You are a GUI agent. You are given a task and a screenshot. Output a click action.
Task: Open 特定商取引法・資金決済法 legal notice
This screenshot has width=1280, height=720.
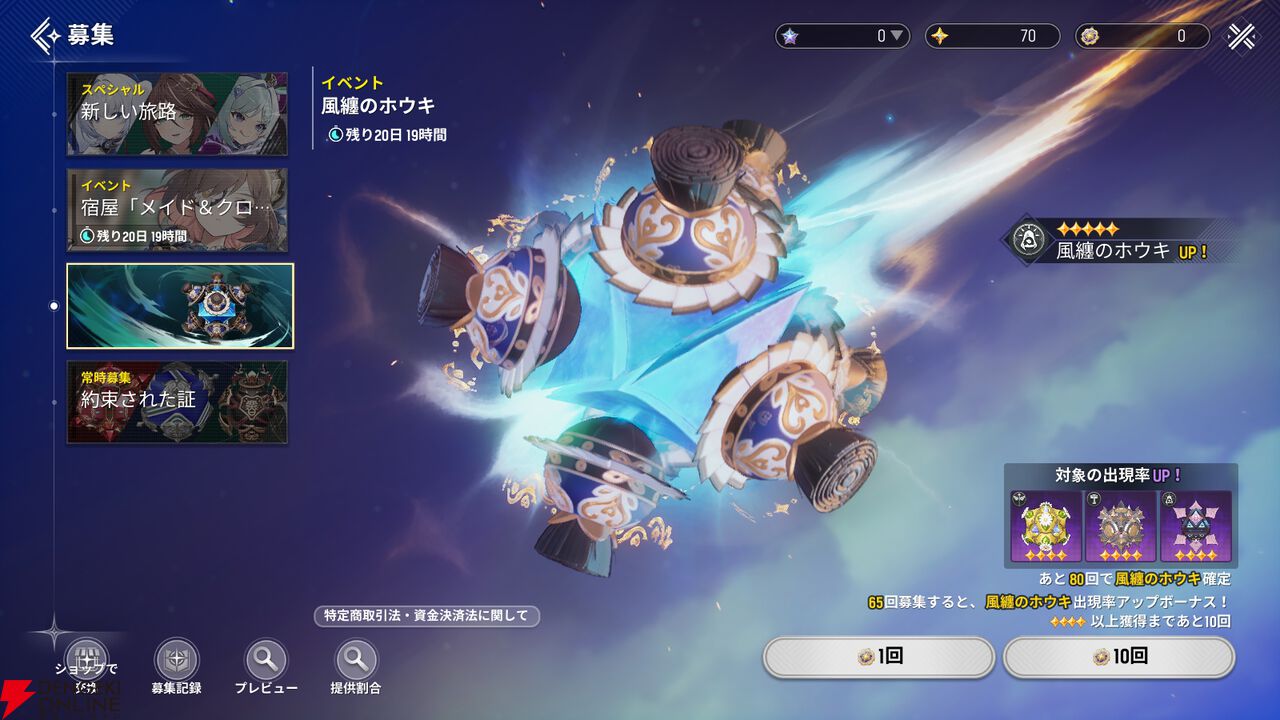(x=426, y=616)
